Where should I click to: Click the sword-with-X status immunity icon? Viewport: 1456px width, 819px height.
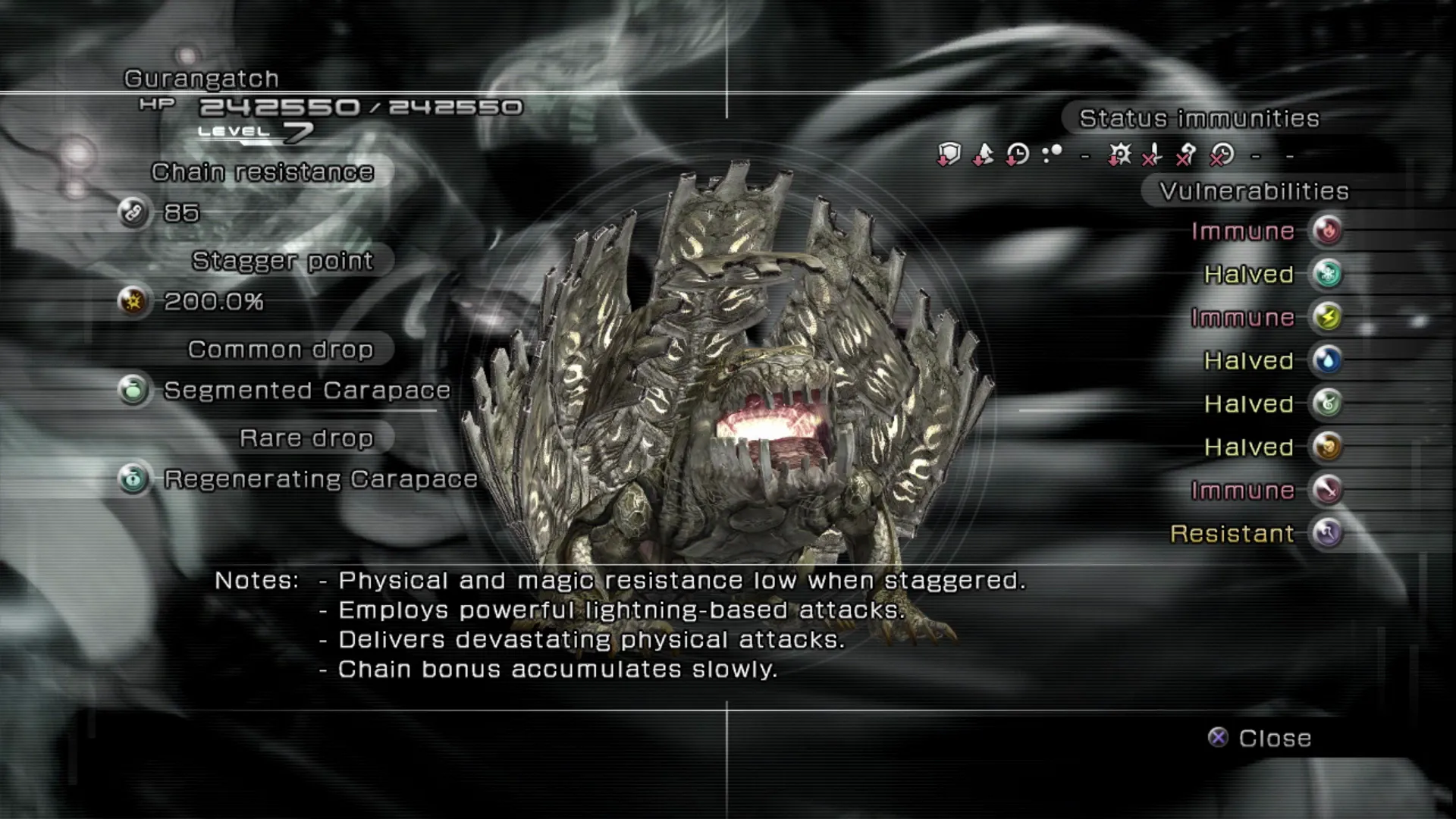(x=1153, y=155)
